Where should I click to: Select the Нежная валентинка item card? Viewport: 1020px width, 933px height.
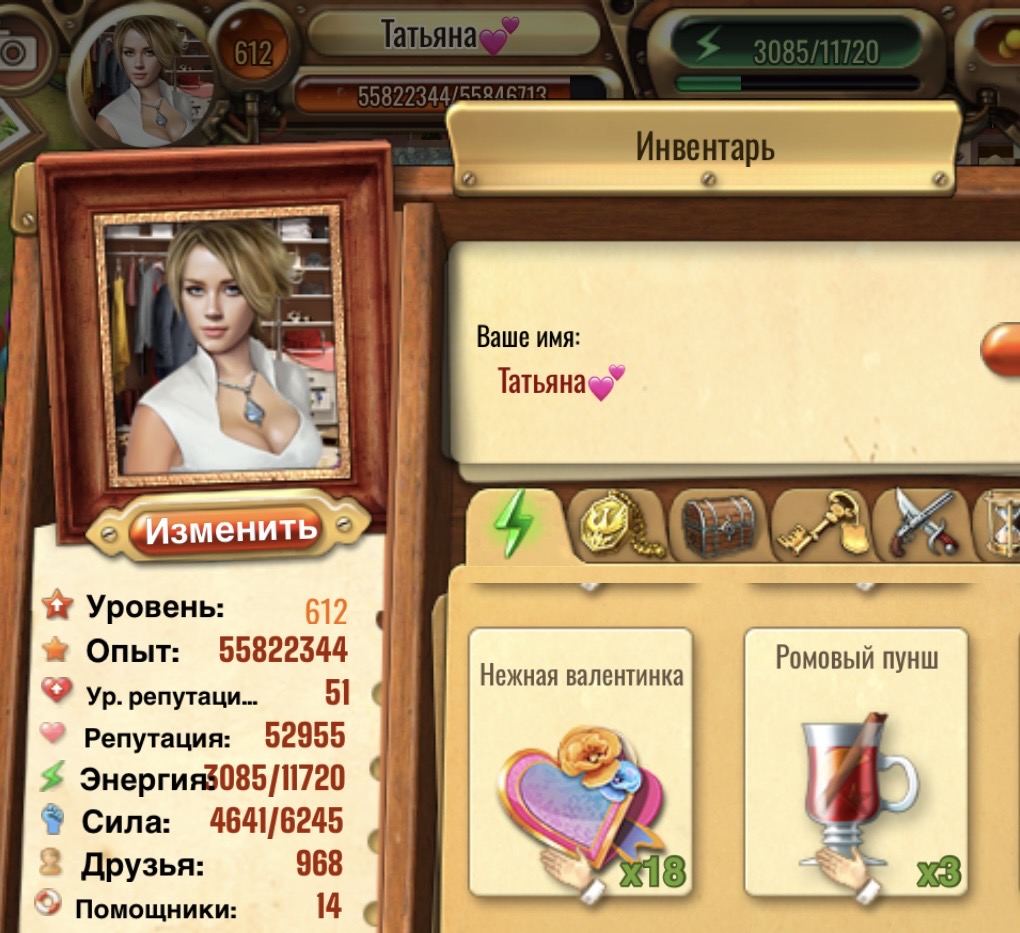580,762
